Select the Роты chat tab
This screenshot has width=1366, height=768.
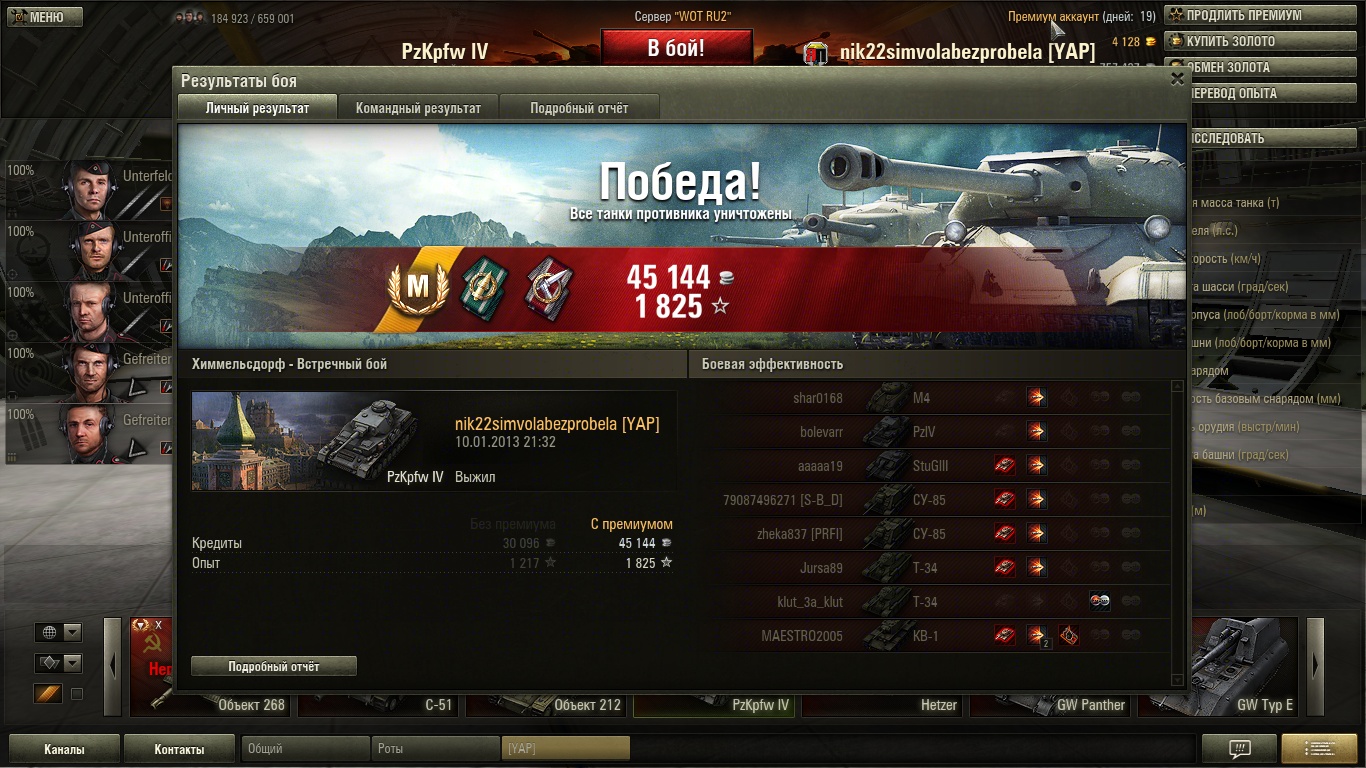pos(435,749)
